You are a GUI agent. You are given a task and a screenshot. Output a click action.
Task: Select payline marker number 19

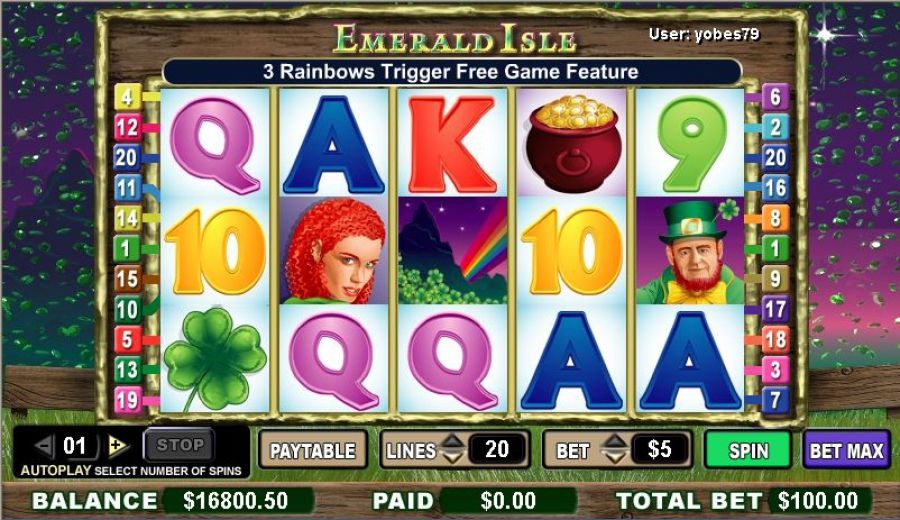tap(127, 401)
